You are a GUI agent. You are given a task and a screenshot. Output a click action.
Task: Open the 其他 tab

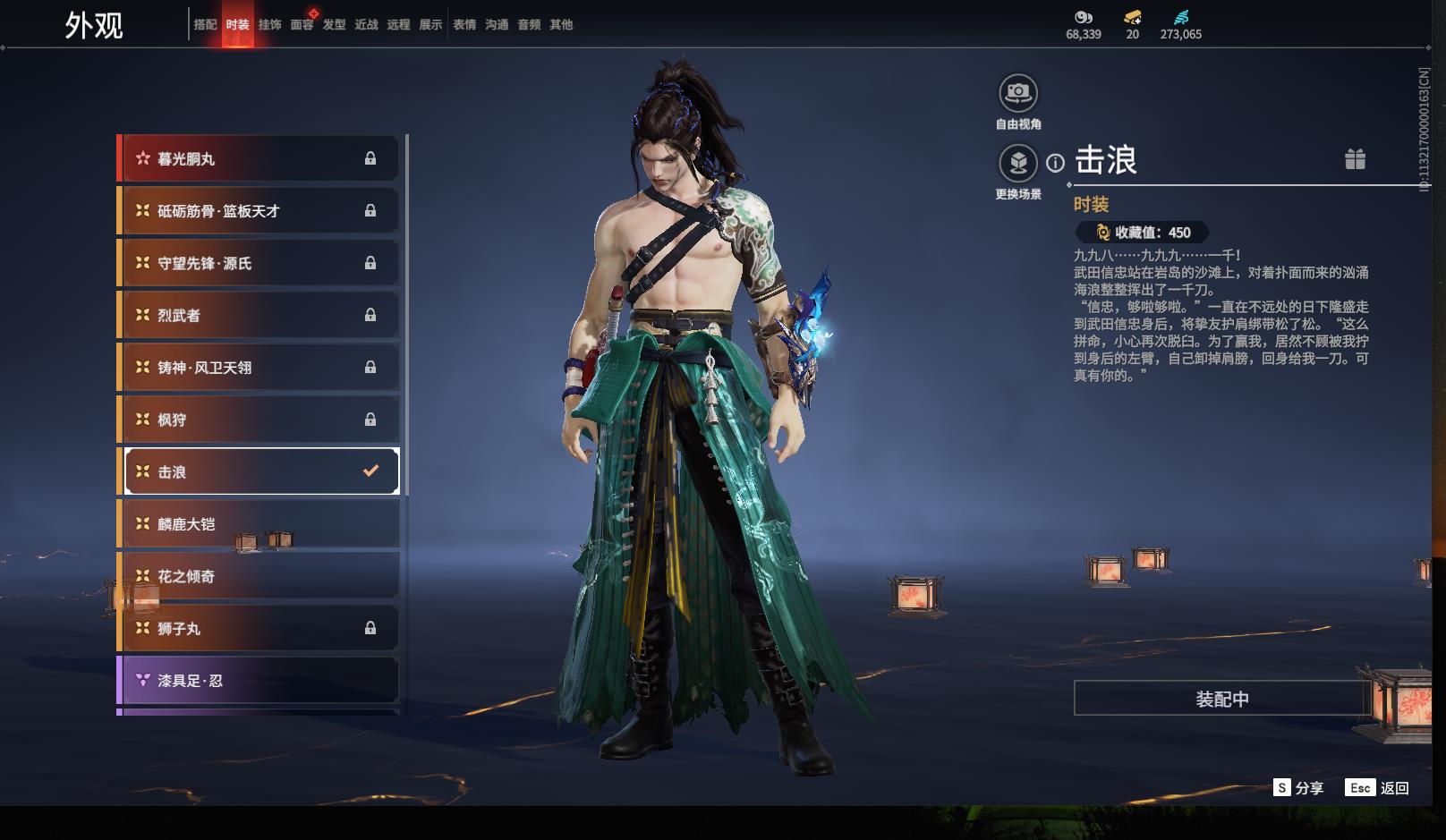click(x=561, y=25)
